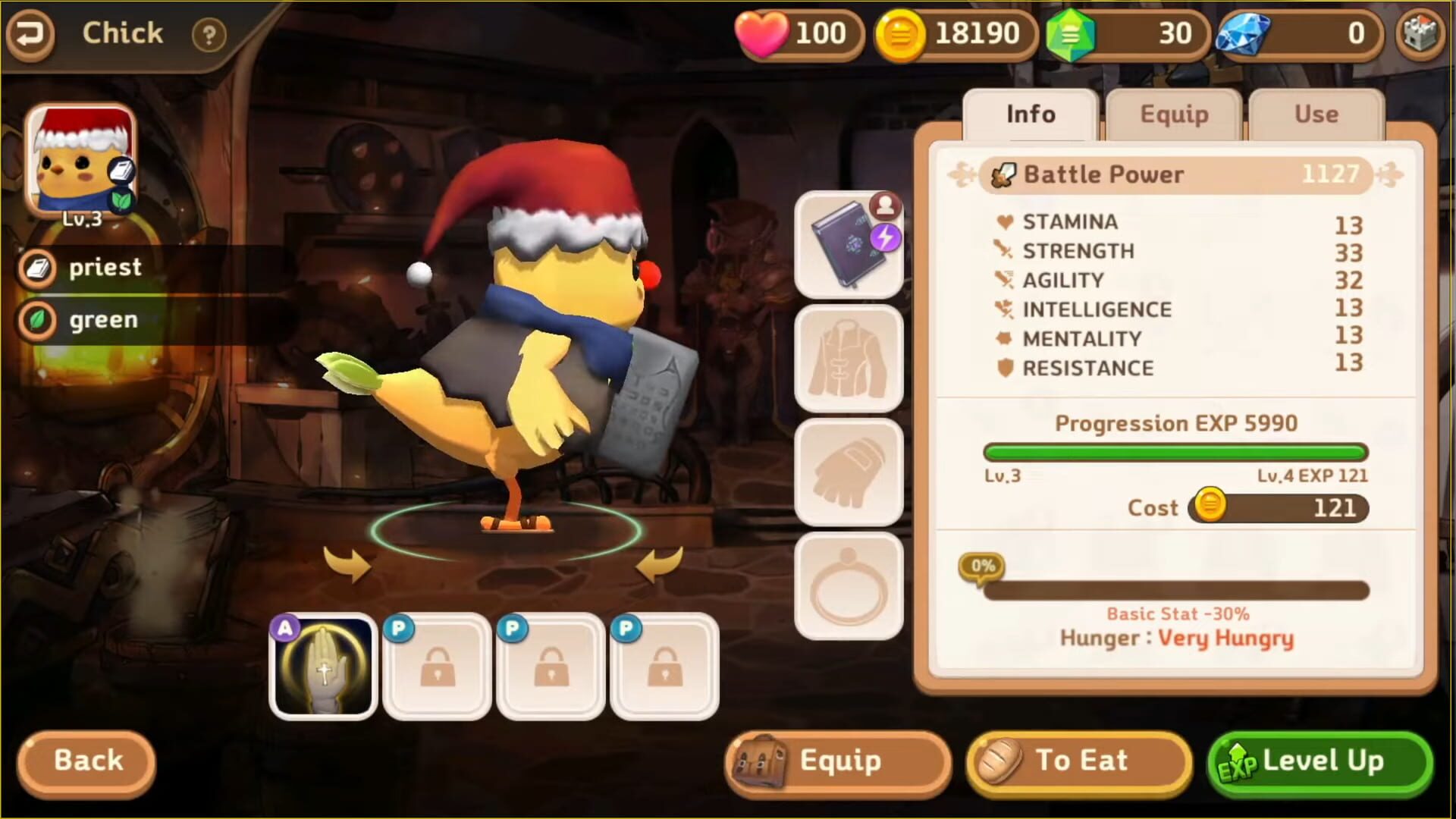The image size is (1456, 819).
Task: Open the castle icon in top bar
Action: pos(1420,34)
